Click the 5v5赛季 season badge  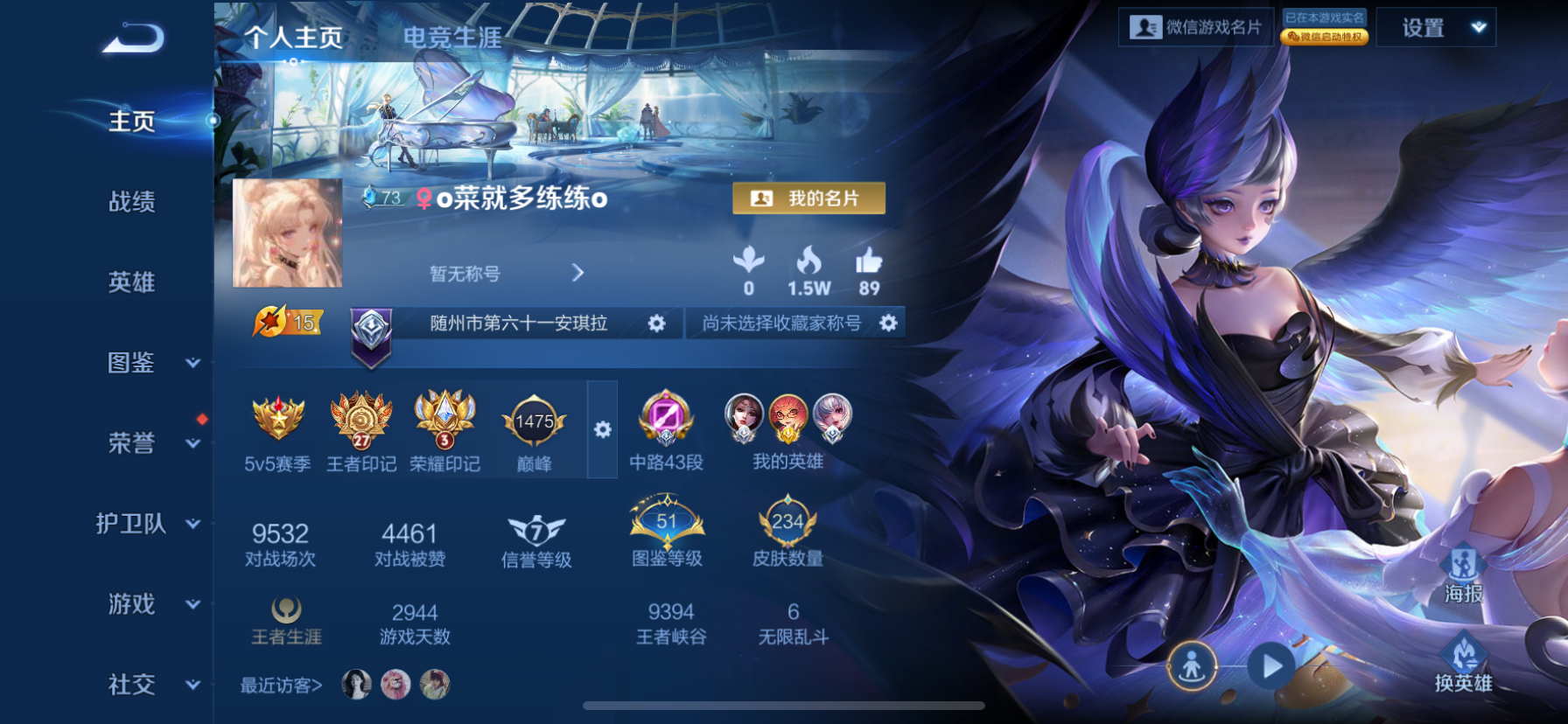(278, 422)
